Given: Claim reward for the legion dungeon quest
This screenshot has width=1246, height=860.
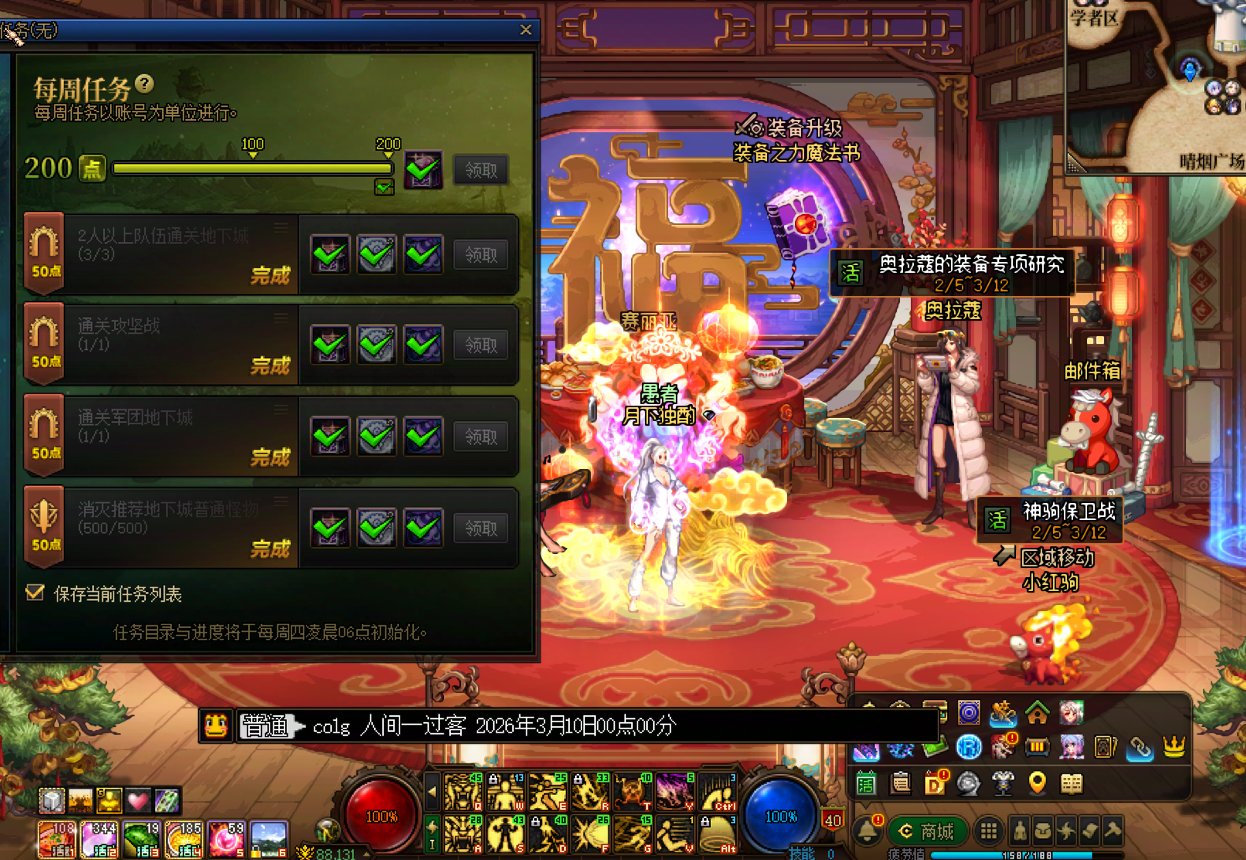Looking at the screenshot, I should (480, 437).
